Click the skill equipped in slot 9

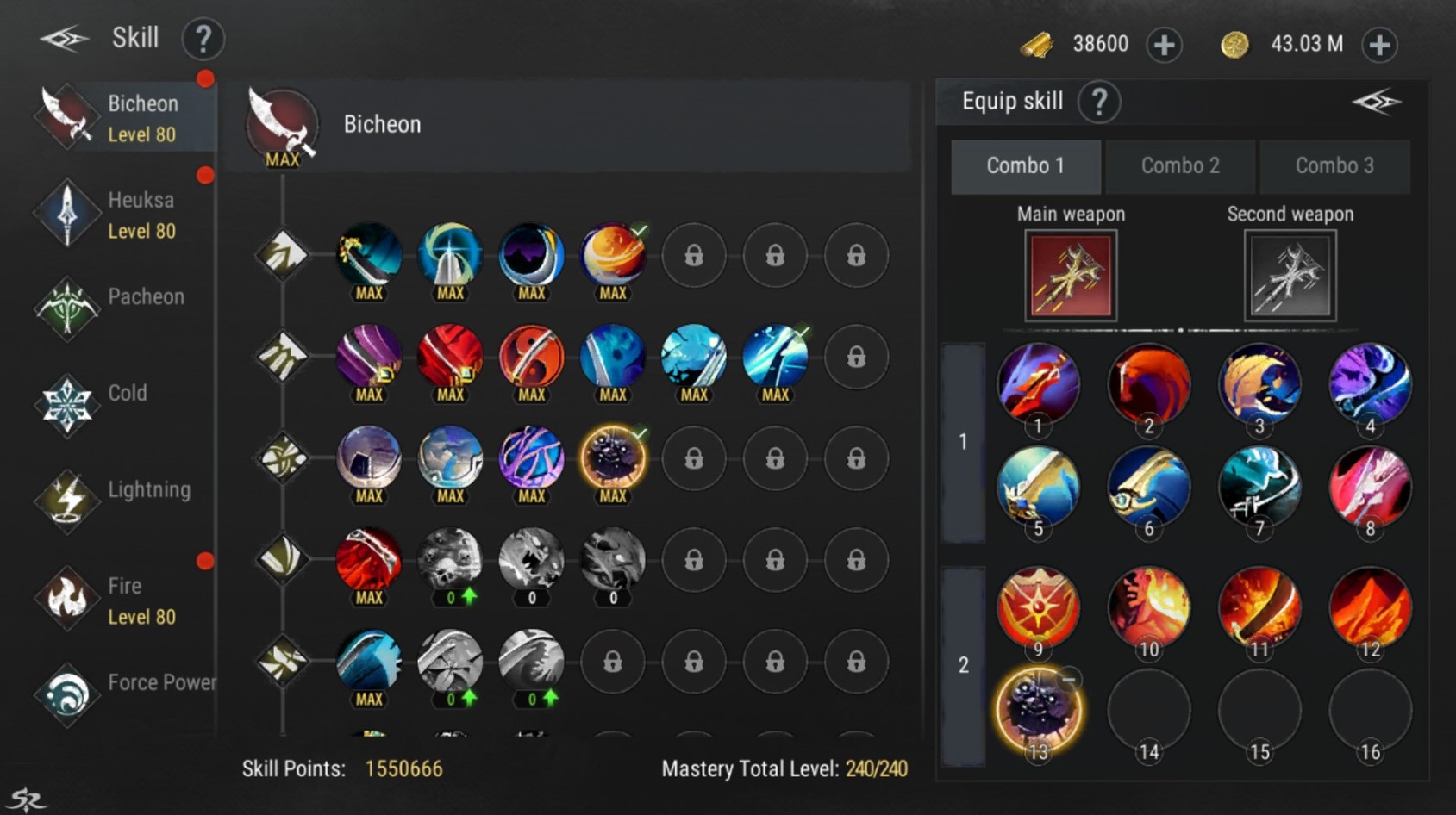tap(1039, 607)
